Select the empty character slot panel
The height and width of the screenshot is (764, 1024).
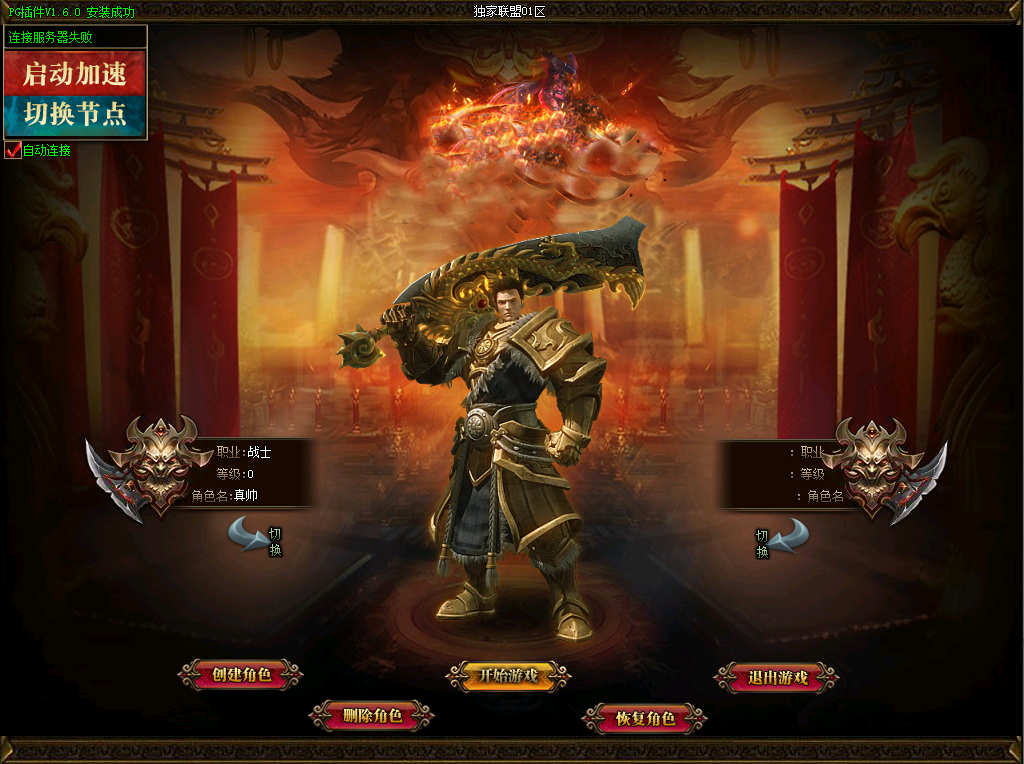pos(790,473)
